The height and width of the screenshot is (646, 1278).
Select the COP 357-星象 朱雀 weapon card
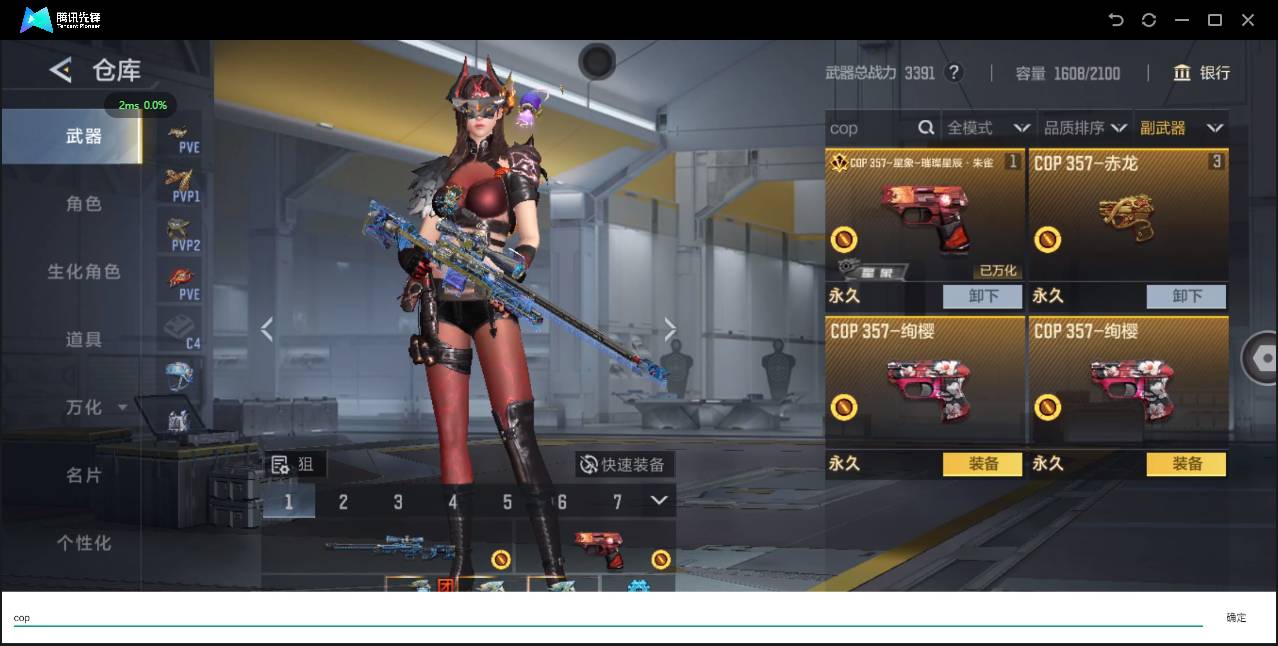pyautogui.click(x=925, y=215)
